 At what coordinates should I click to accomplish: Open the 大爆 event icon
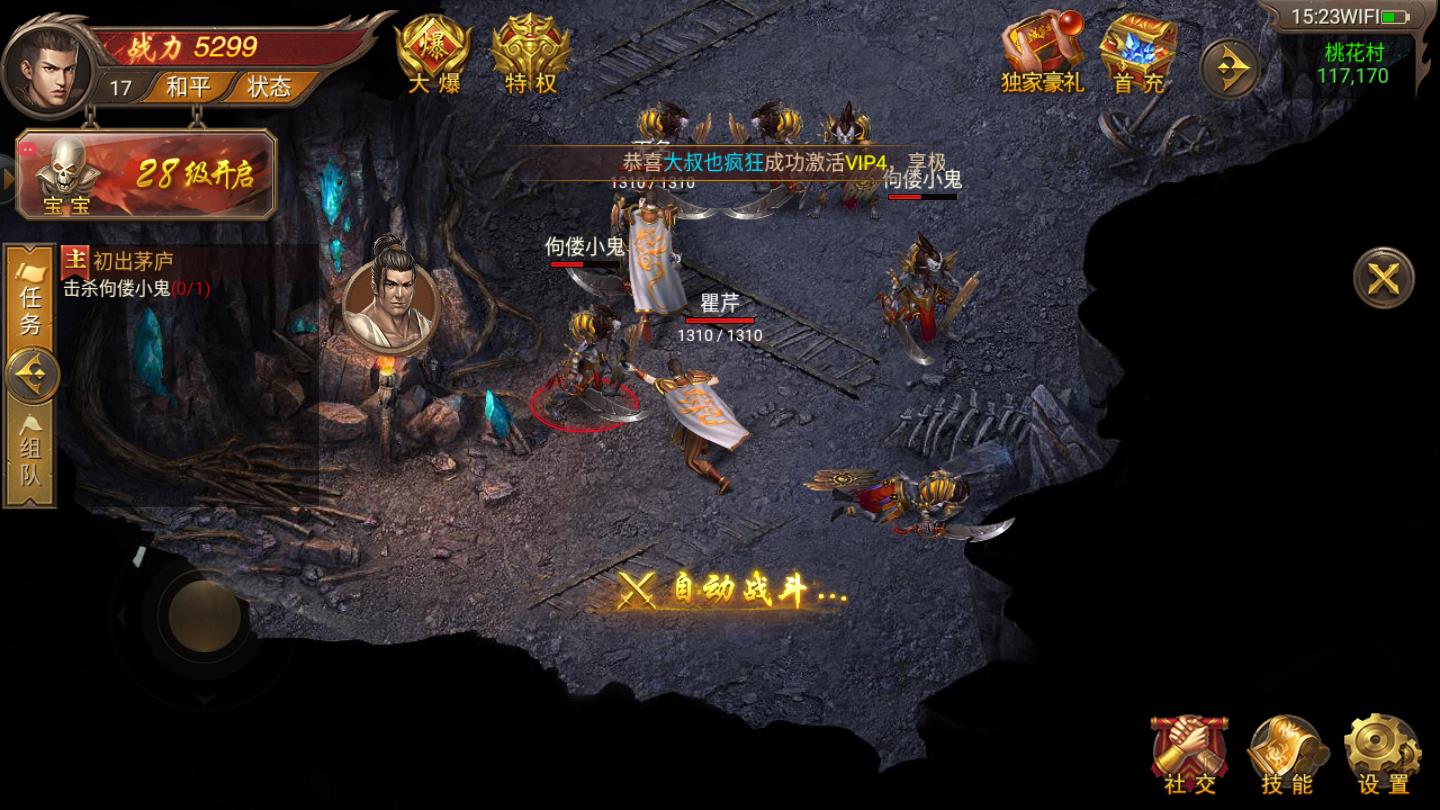click(433, 56)
